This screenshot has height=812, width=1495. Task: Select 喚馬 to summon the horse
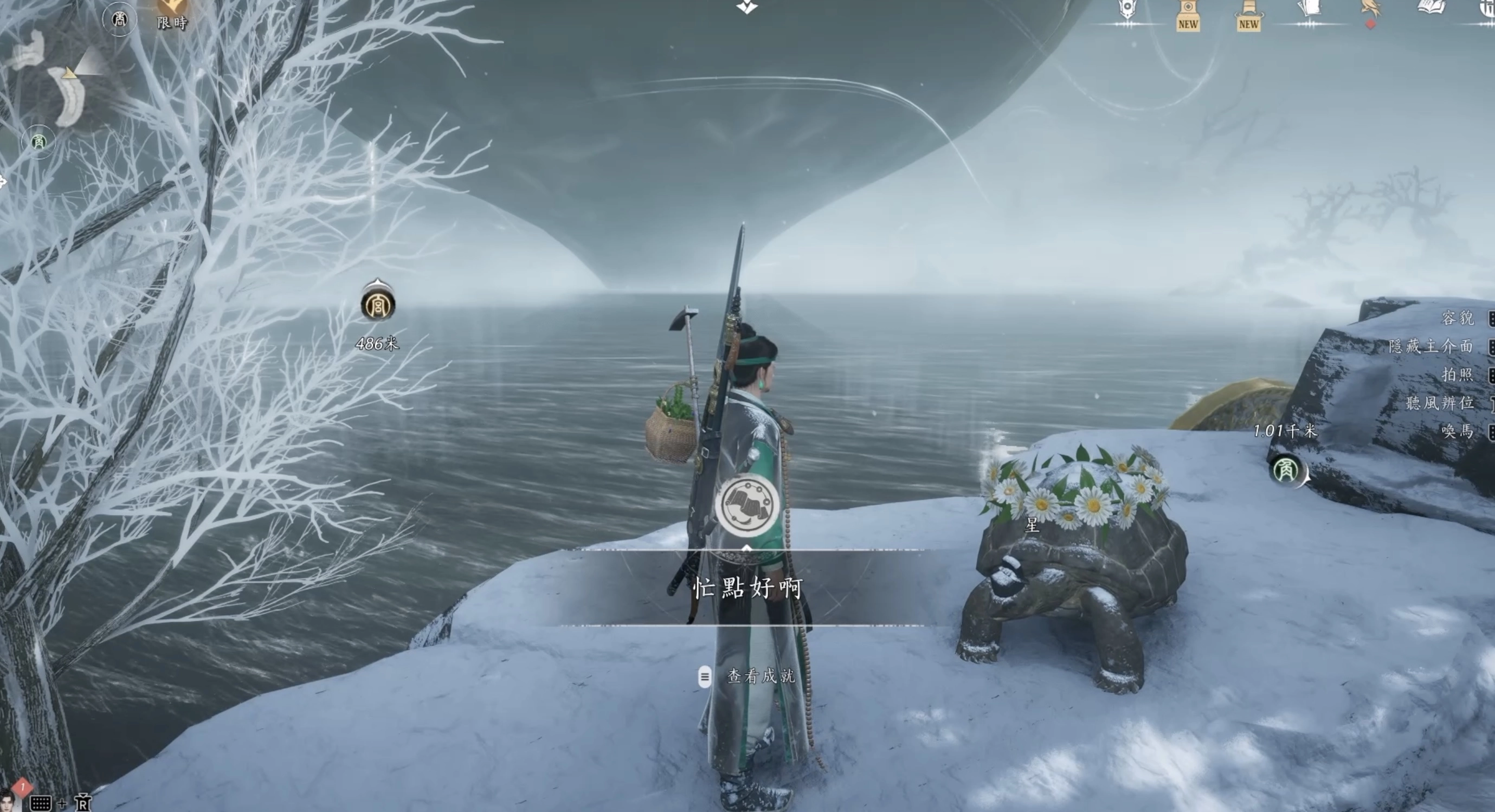click(1457, 431)
